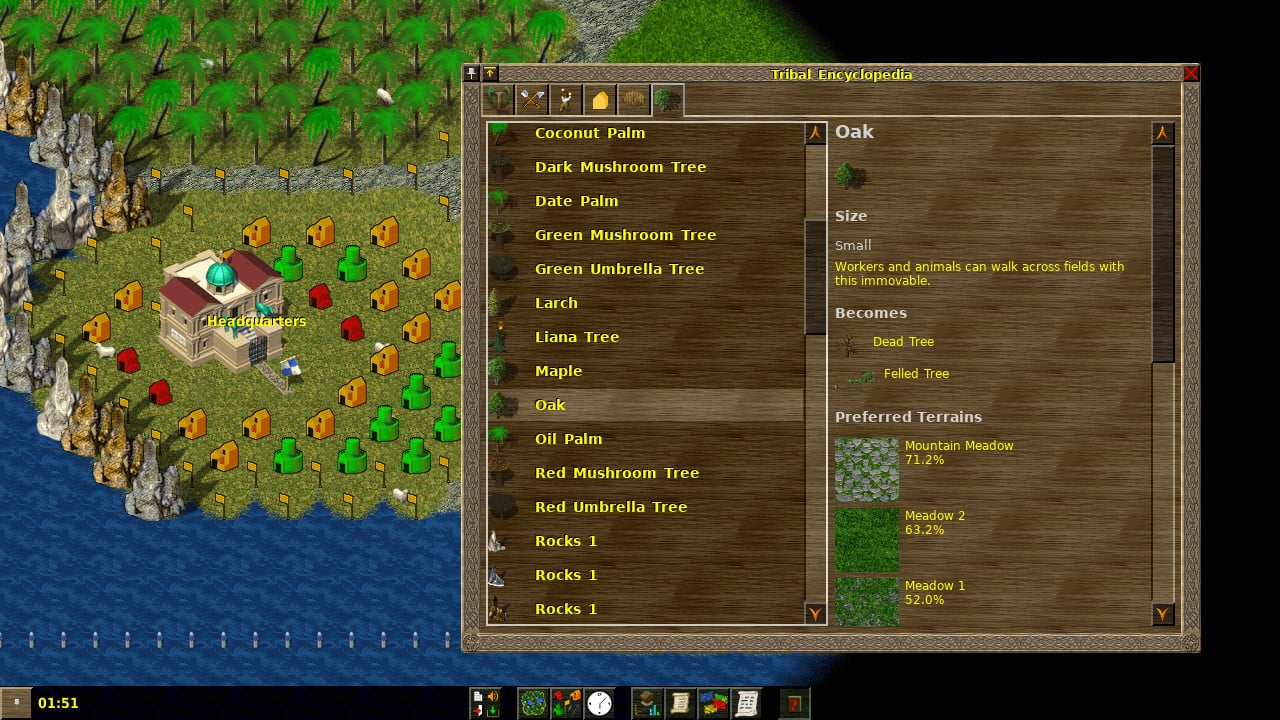The image size is (1280, 720).
Task: Open the Dead Tree entry under Becomes
Action: pyautogui.click(x=902, y=342)
